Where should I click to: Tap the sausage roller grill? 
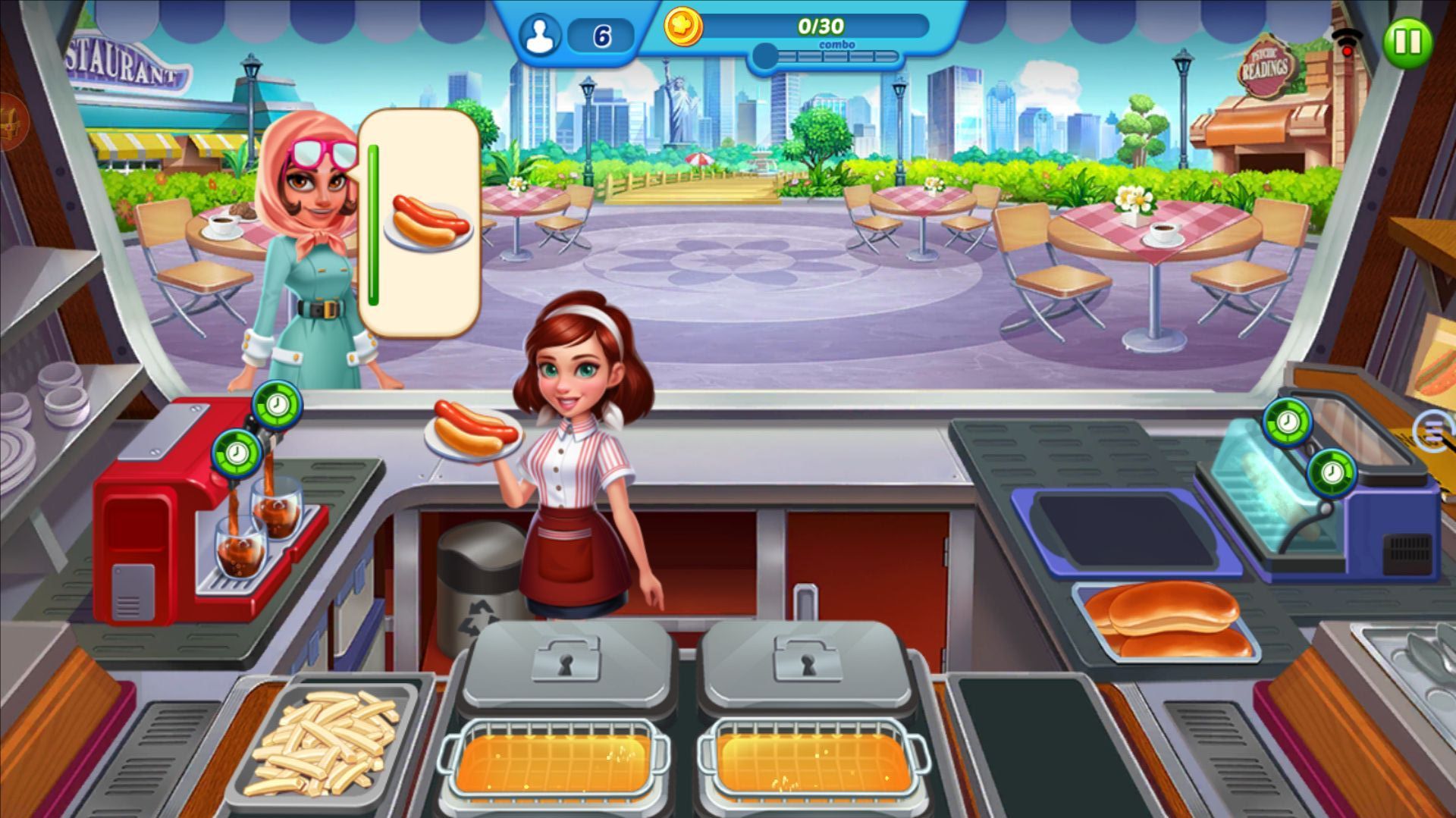[1289, 485]
